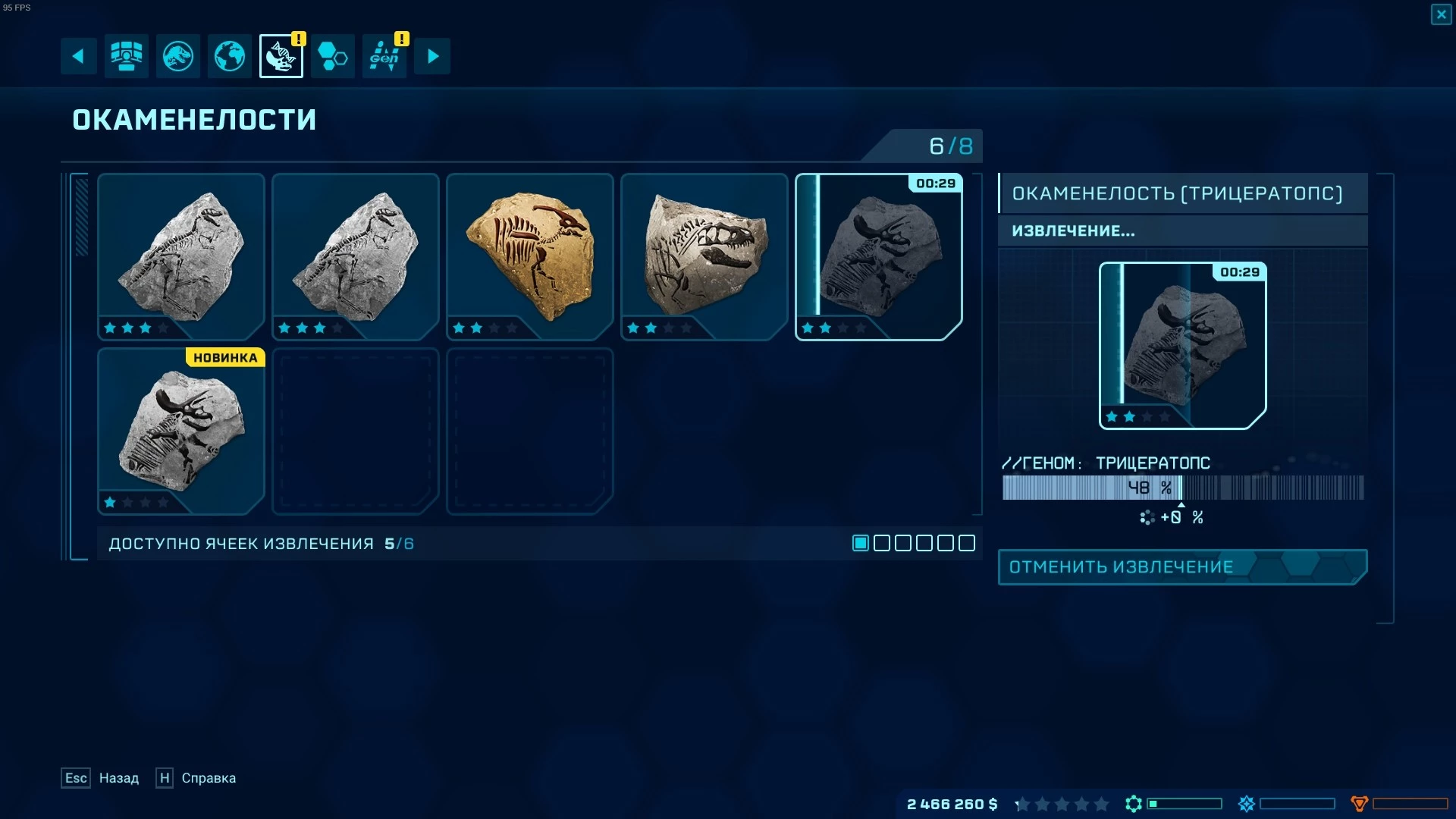1456x819 pixels.
Task: Choose the golden amber Parasaurolophus fossil
Action: pos(529,256)
